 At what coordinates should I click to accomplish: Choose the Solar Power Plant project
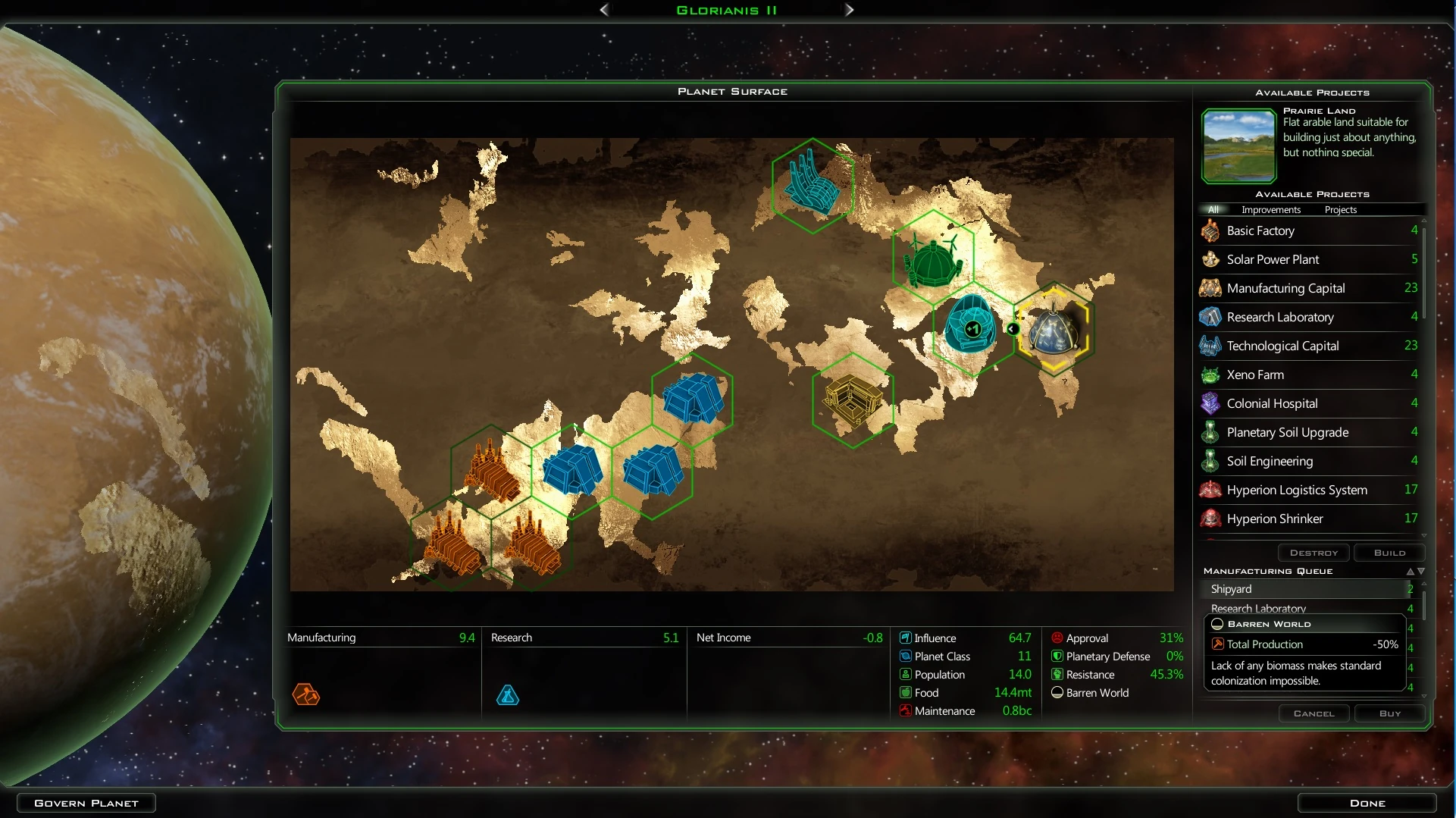[1273, 259]
